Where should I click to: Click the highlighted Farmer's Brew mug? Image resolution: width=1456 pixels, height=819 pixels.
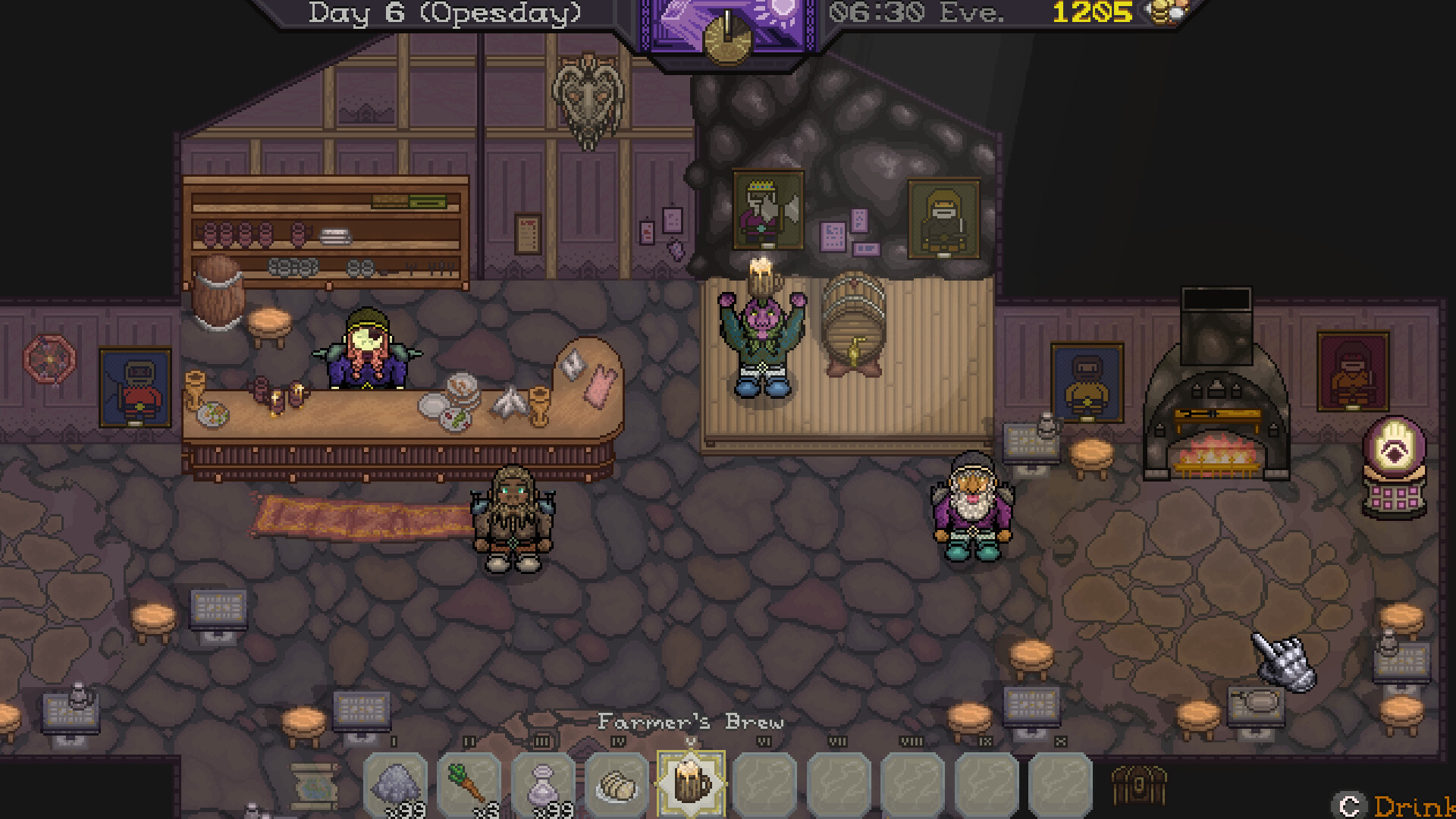691,783
